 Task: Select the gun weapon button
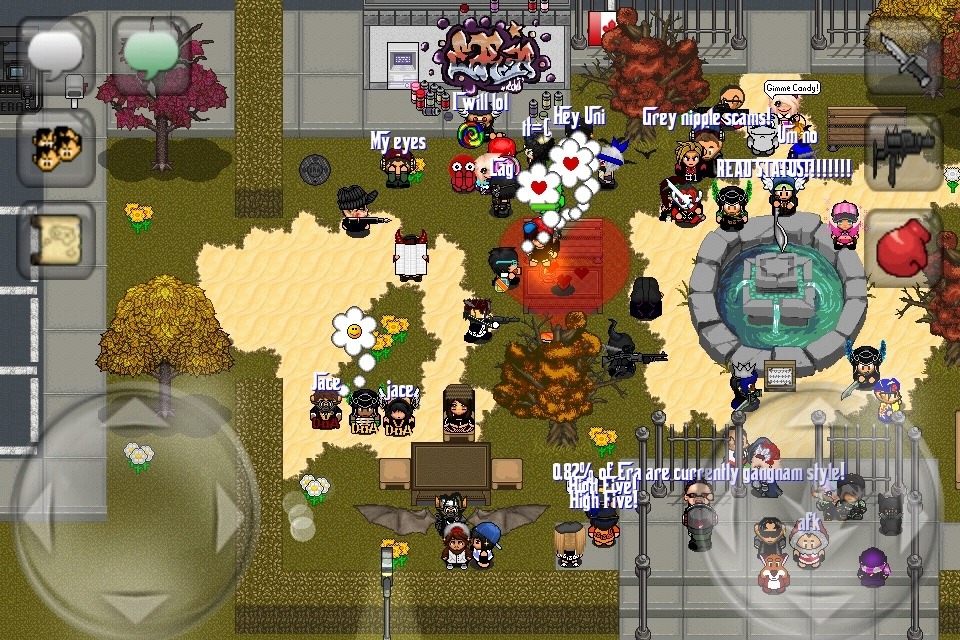pos(903,151)
